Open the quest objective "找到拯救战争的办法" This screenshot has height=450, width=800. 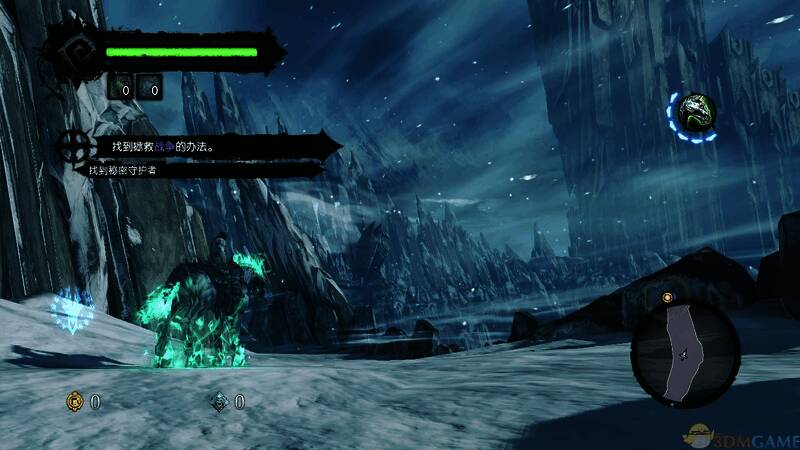point(164,146)
